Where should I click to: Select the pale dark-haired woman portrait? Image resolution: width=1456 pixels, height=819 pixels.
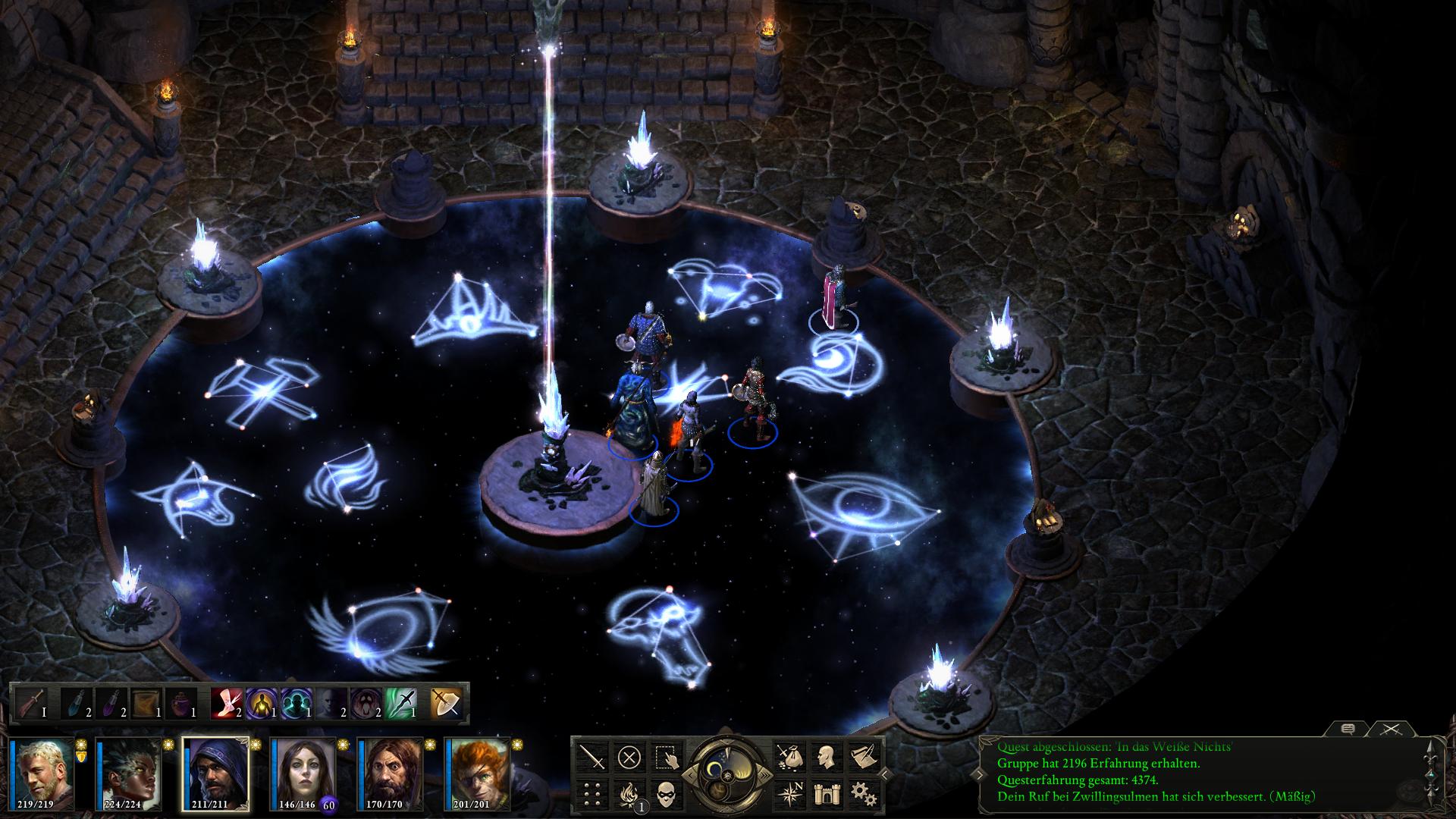coord(303,773)
